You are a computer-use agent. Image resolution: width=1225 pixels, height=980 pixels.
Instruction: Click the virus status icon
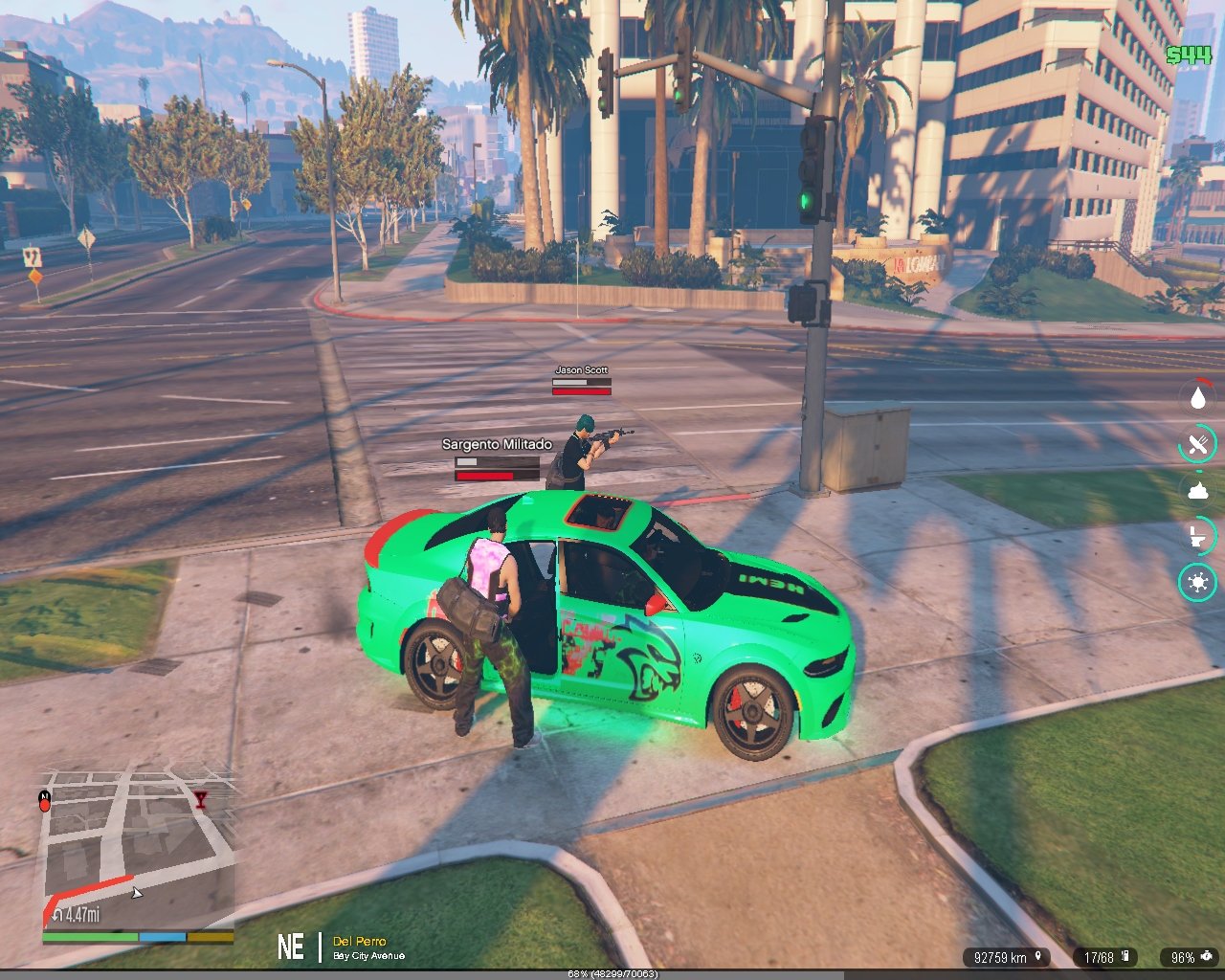pyautogui.click(x=1197, y=582)
